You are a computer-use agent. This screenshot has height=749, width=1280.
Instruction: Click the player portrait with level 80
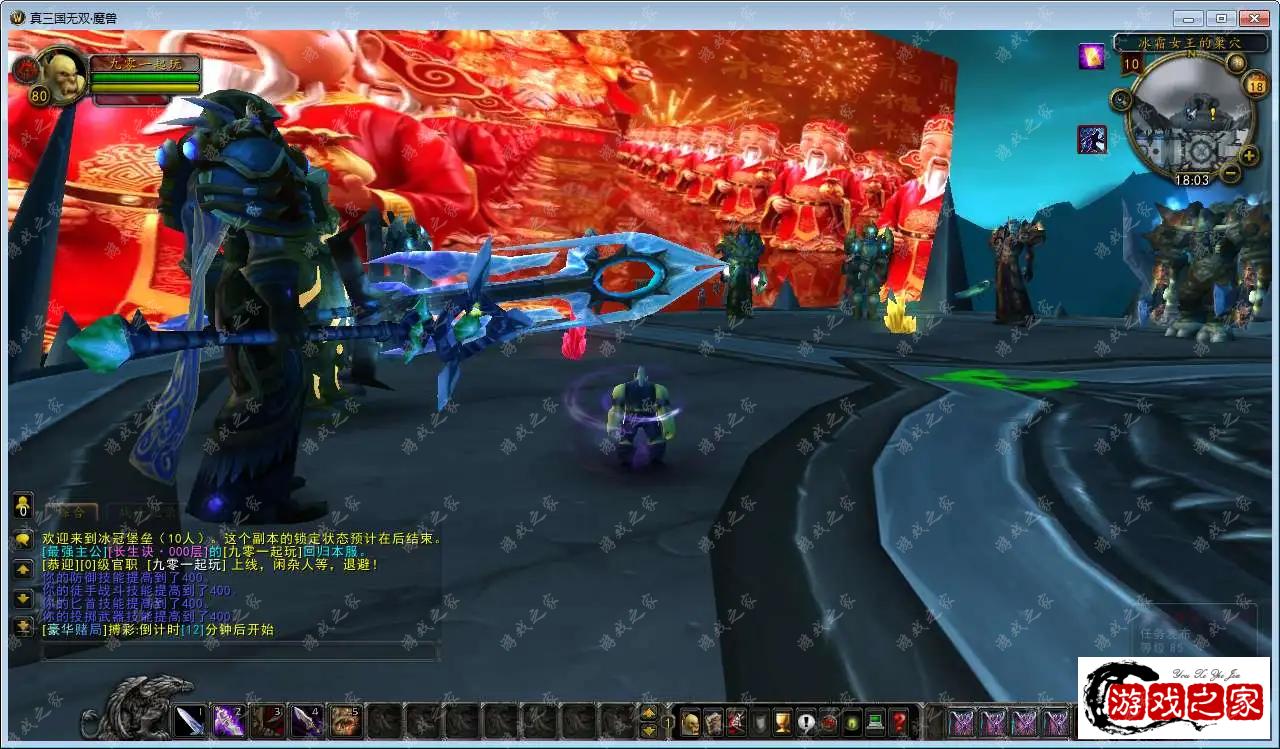click(62, 76)
